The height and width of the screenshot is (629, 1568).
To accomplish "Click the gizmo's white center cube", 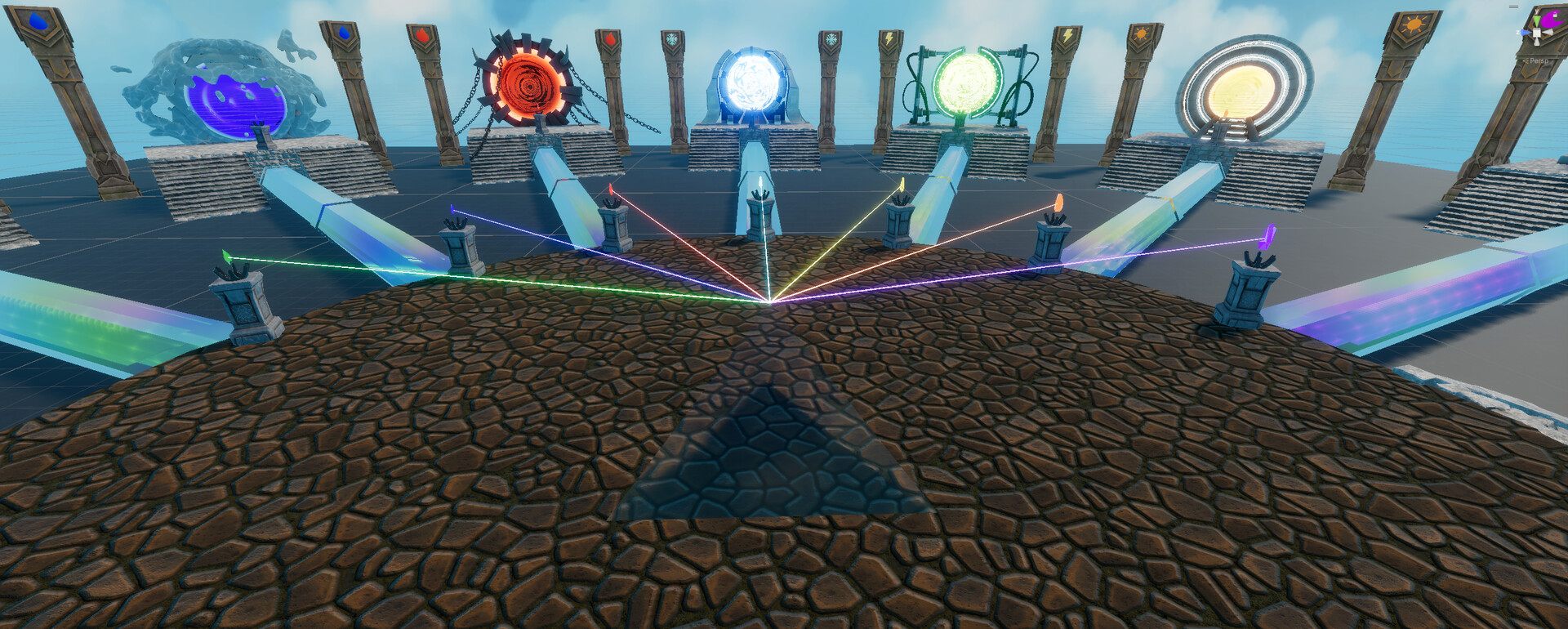I will [x=1537, y=33].
